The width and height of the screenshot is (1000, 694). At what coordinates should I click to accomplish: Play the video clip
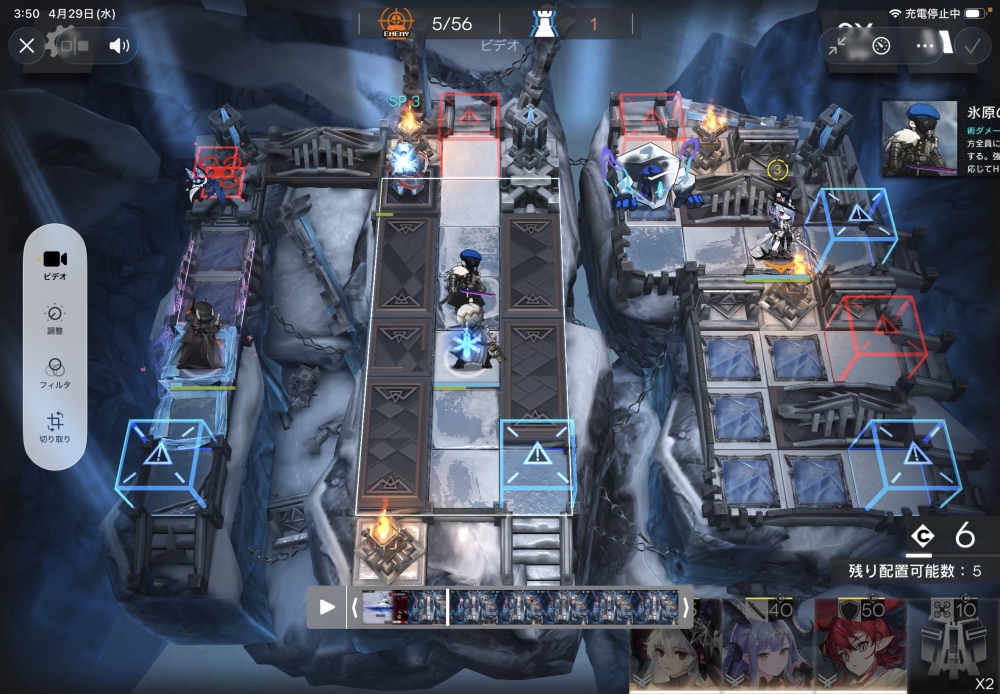327,607
